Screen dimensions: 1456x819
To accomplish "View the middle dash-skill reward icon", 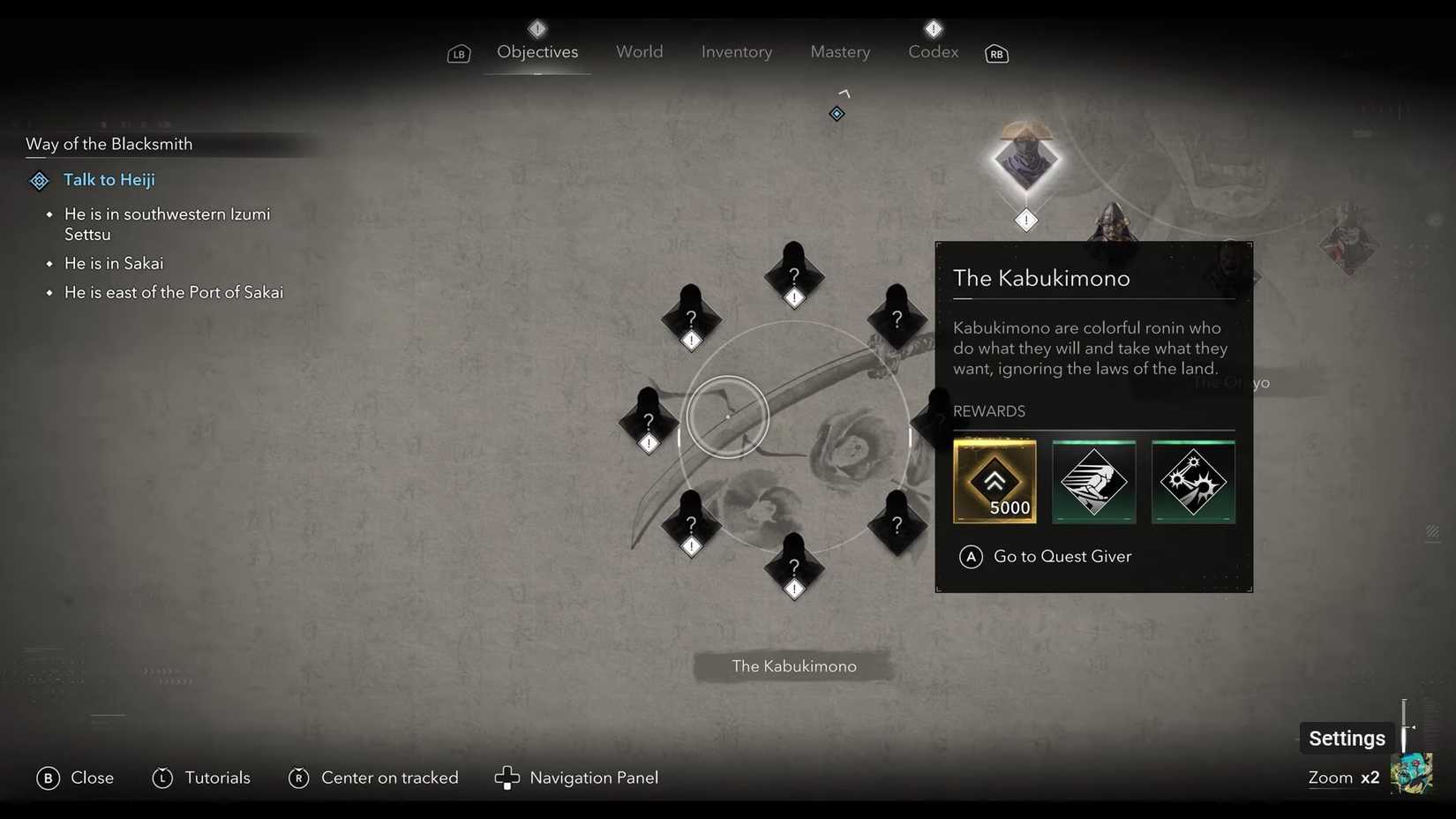I will tap(1093, 481).
